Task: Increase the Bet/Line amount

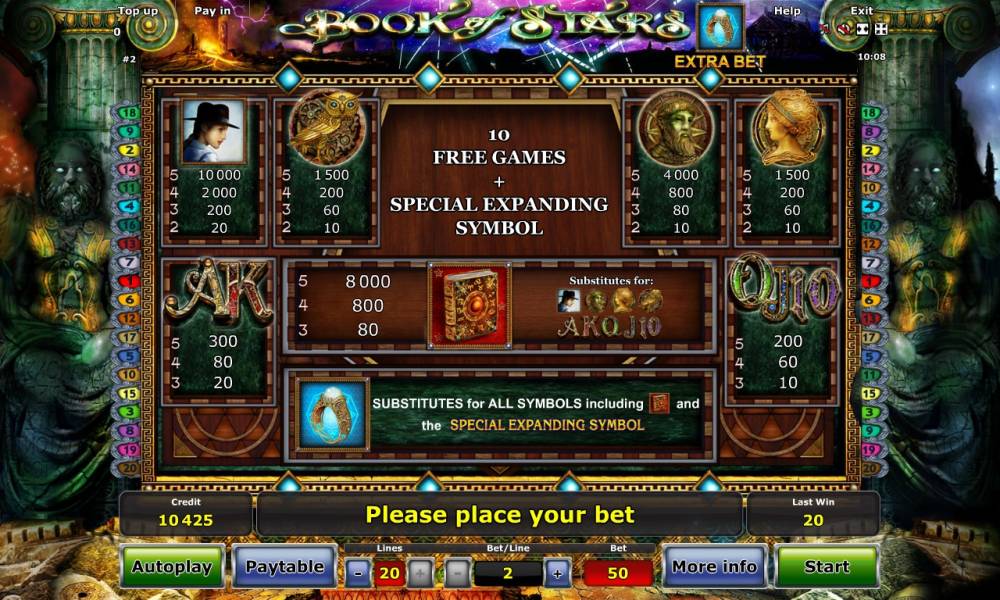Action: [556, 573]
